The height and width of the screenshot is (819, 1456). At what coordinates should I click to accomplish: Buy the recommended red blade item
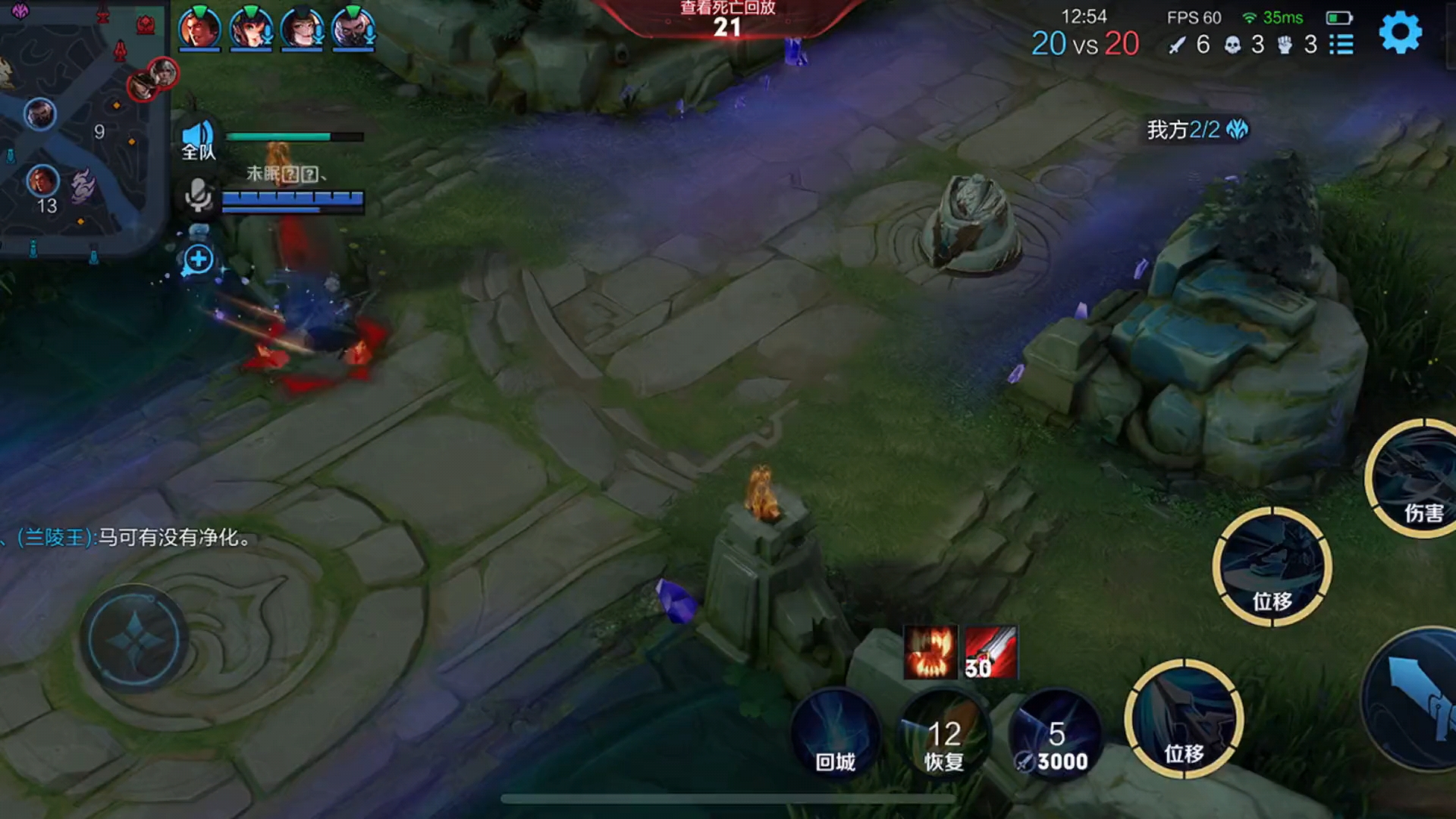tap(991, 652)
